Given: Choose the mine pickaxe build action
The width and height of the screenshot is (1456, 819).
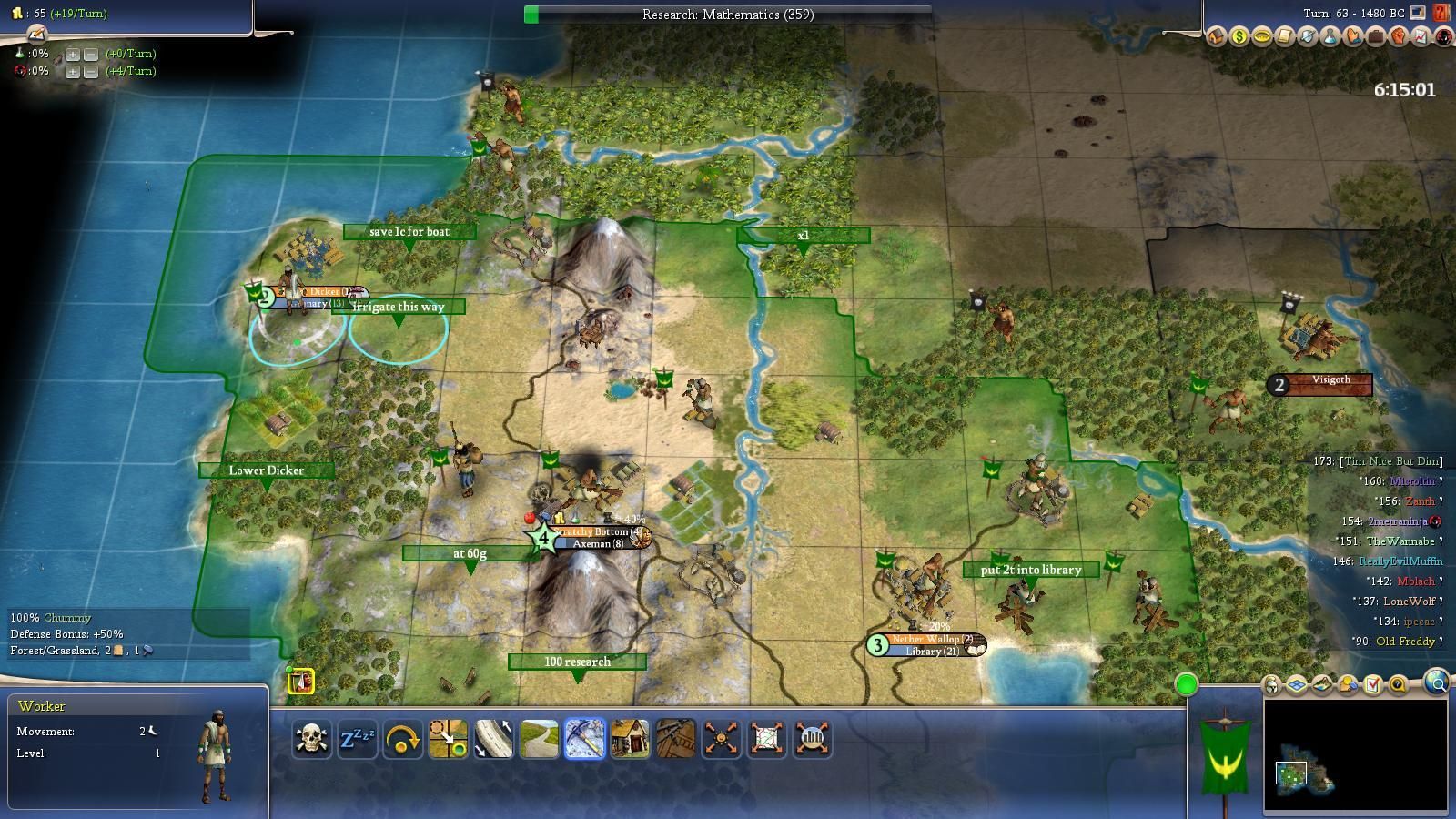Looking at the screenshot, I should pyautogui.click(x=584, y=739).
